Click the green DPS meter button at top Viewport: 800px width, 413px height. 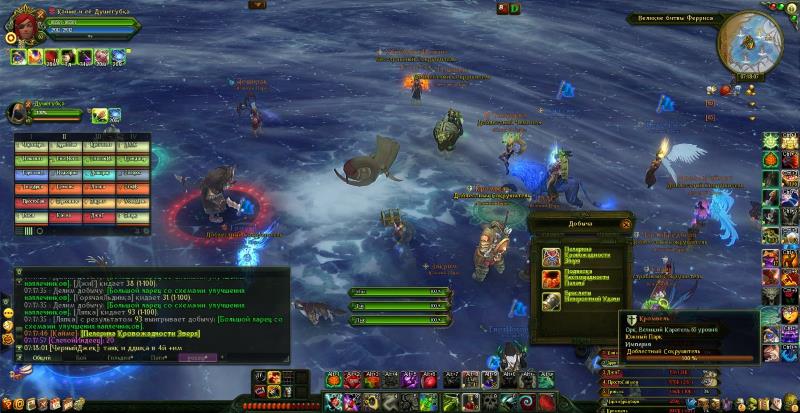pos(515,9)
